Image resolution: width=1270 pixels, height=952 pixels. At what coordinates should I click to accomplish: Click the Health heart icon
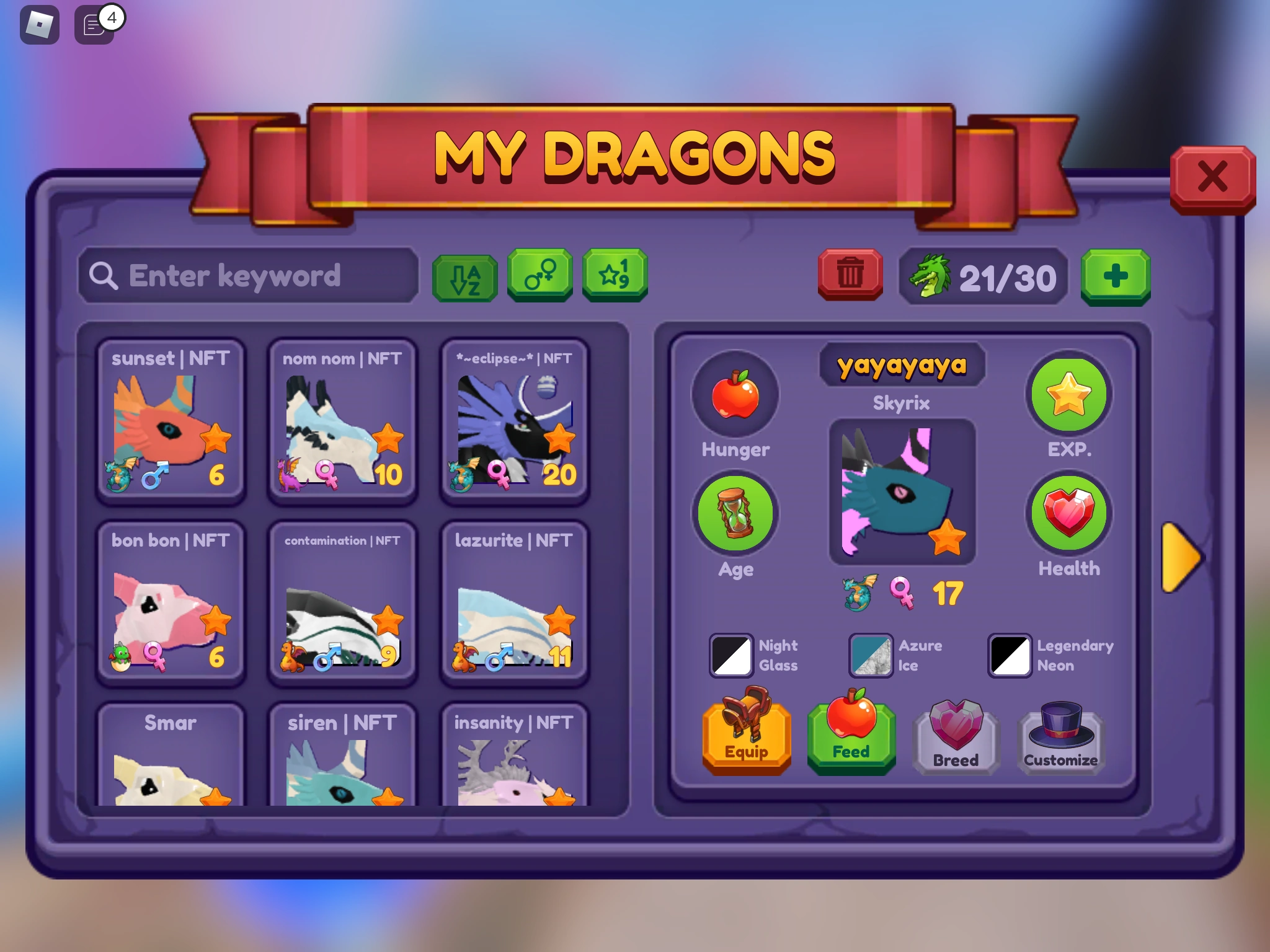(x=1069, y=513)
